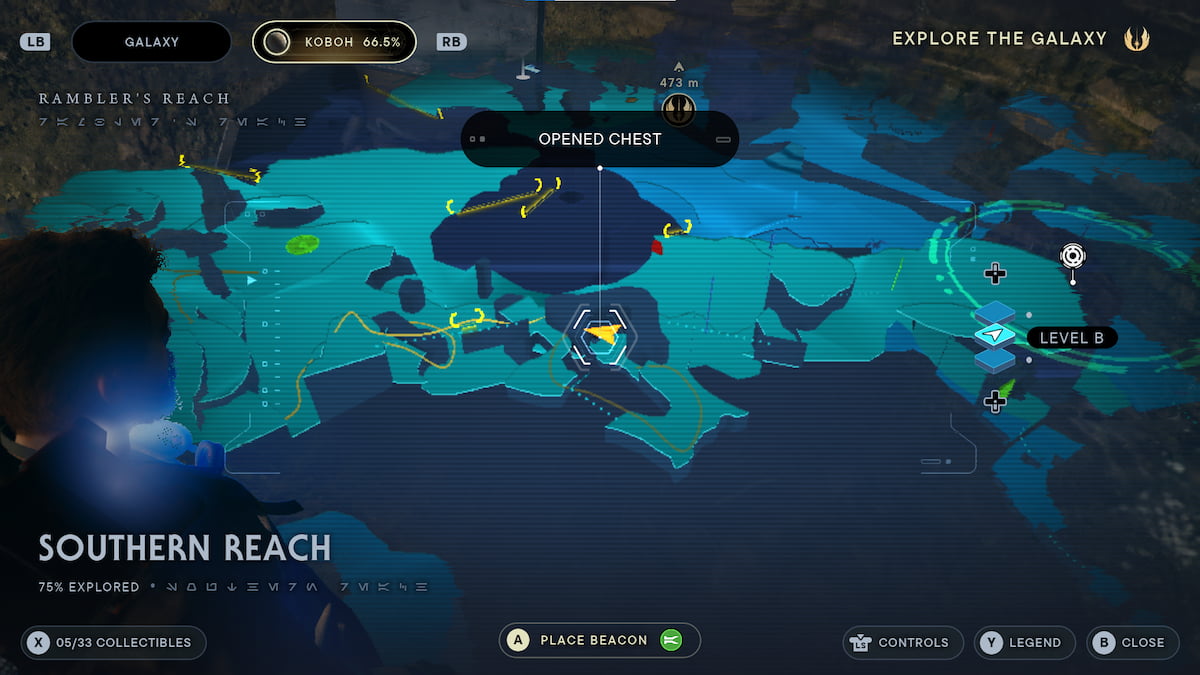
Task: Select the Koboh 66.5% planet tab
Action: tap(334, 42)
